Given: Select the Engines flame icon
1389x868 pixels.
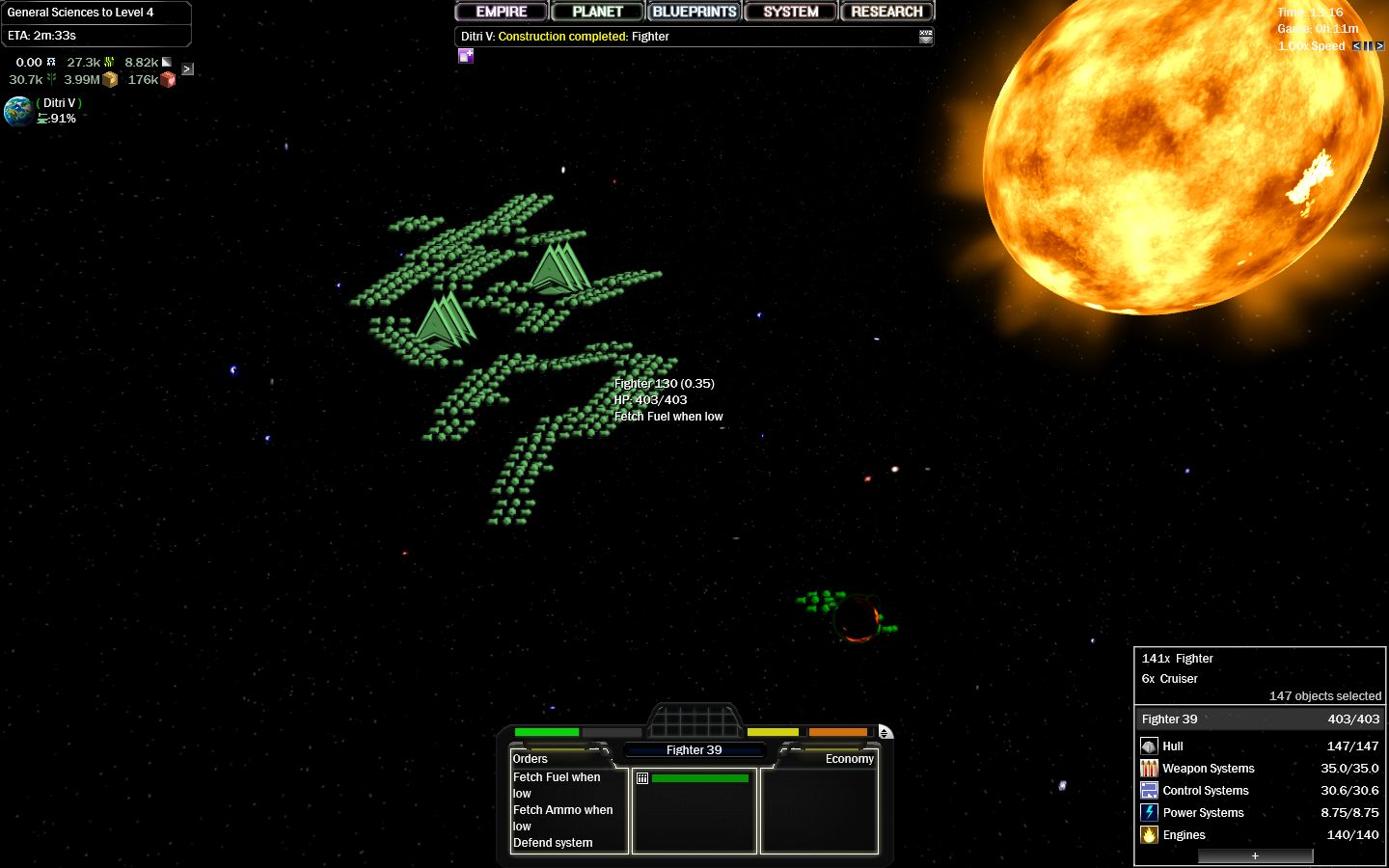Looking at the screenshot, I should coord(1150,834).
